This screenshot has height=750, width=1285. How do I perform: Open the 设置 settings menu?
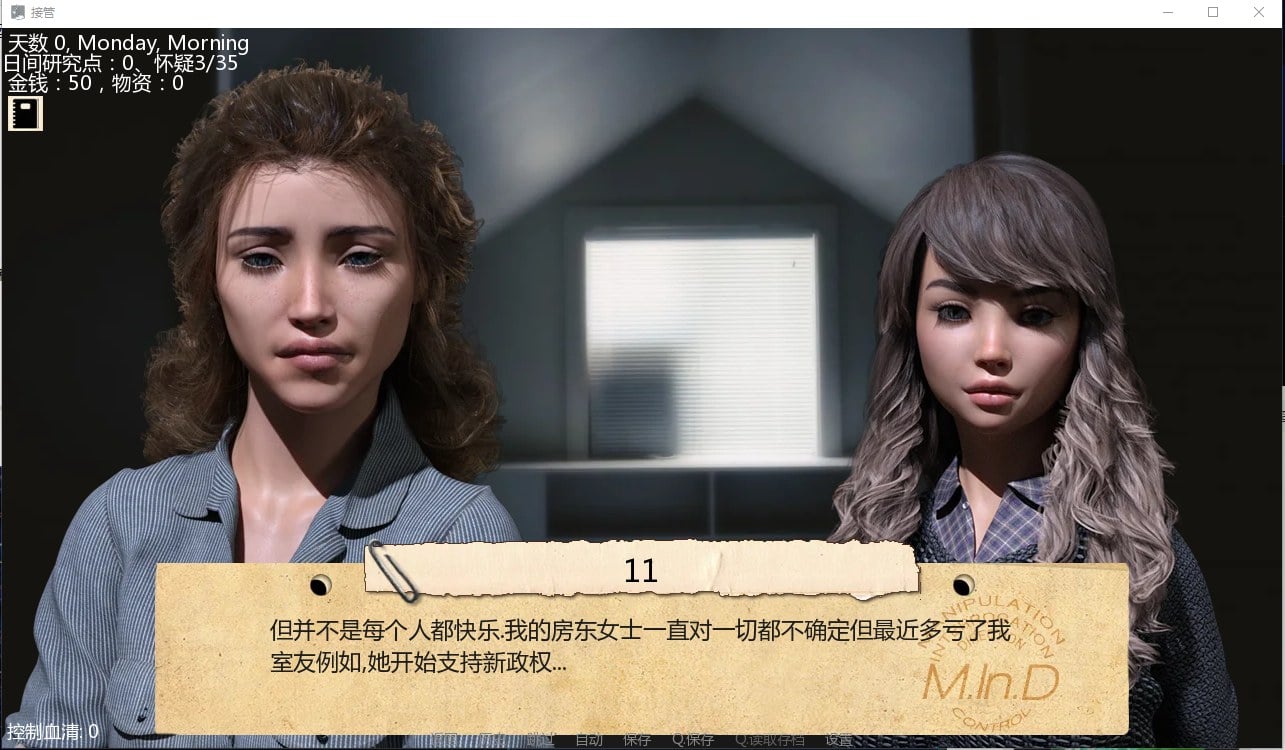tap(838, 742)
